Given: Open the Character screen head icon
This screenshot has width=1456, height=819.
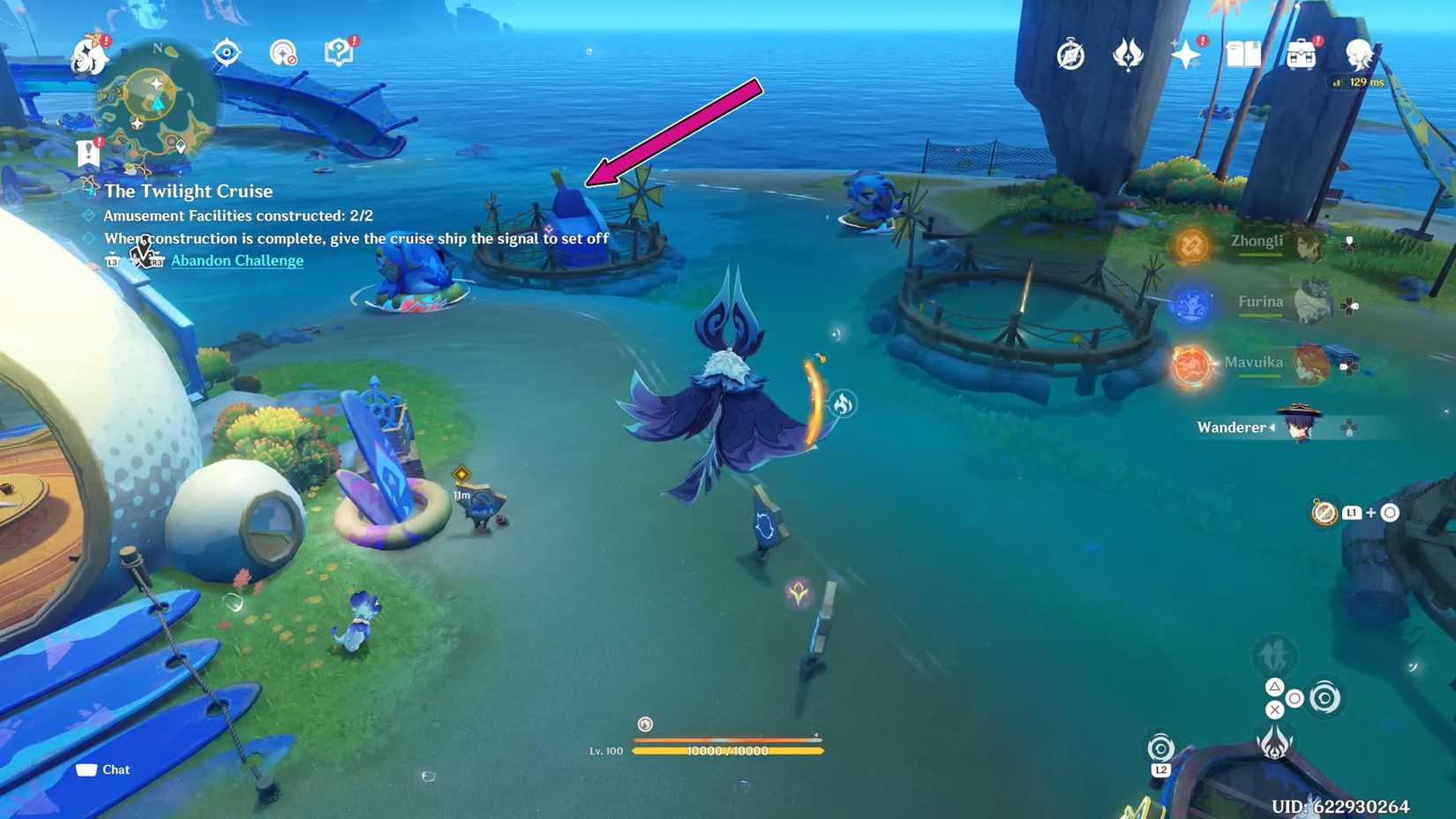Looking at the screenshot, I should coord(1362,55).
